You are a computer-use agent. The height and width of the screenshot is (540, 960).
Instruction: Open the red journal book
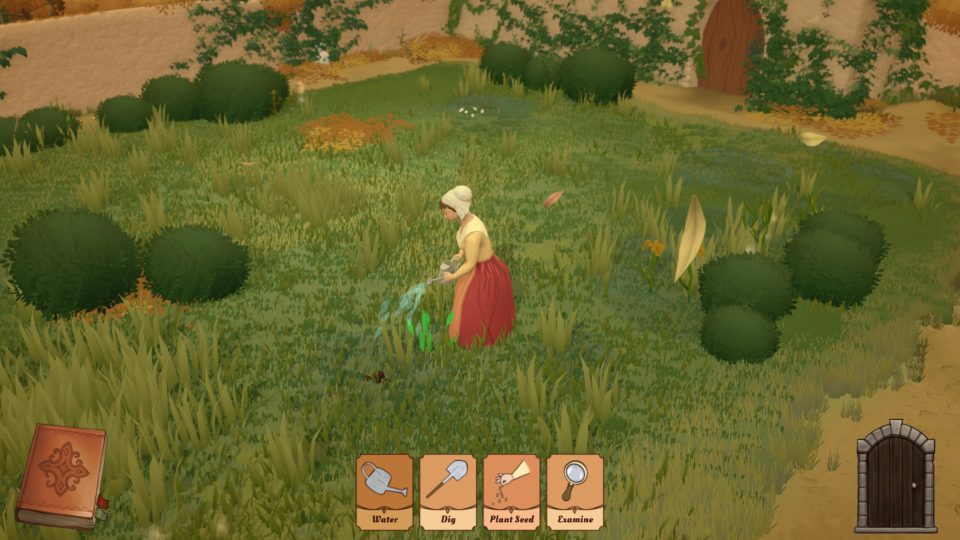click(62, 475)
